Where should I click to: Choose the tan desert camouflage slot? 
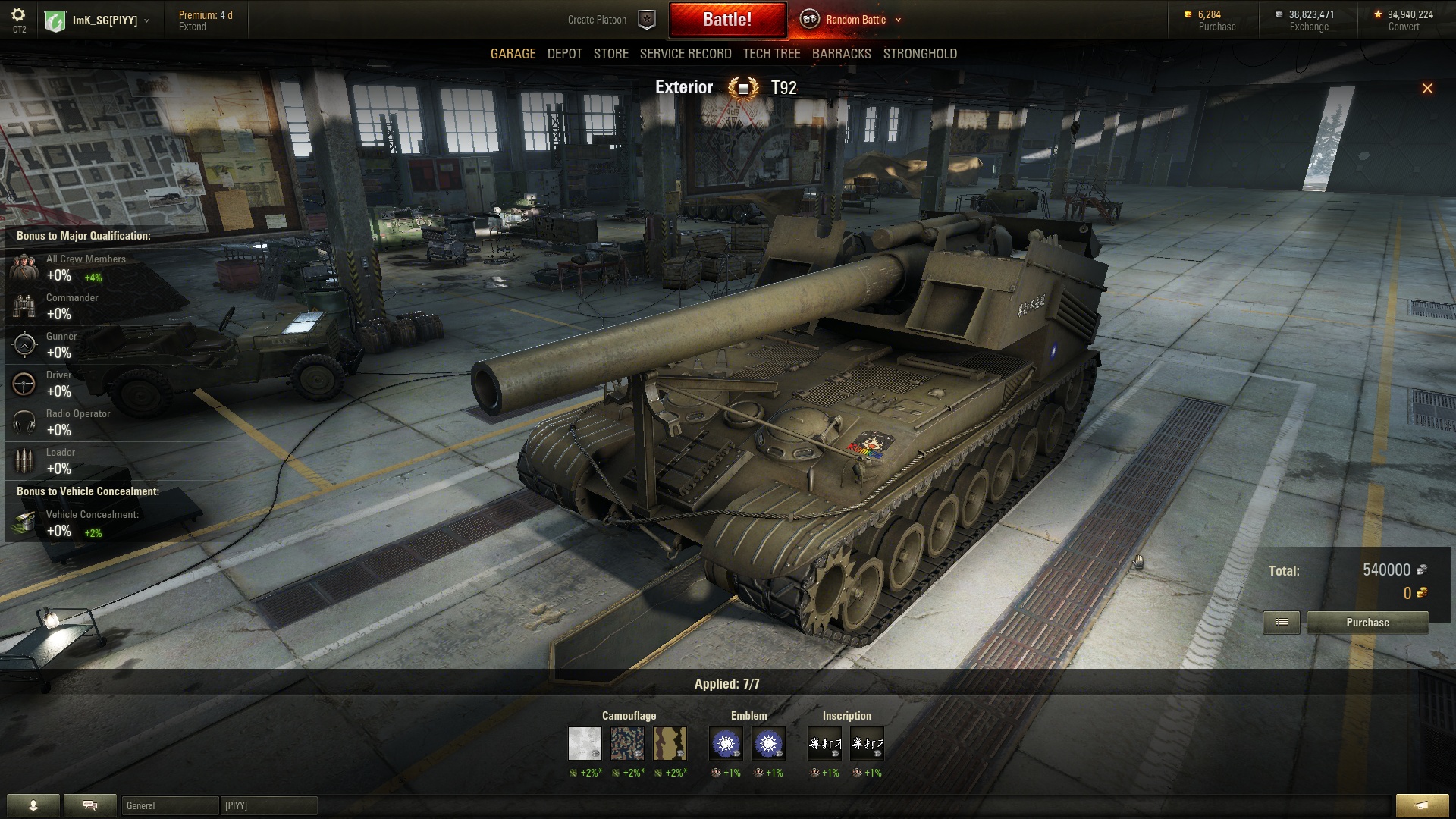click(670, 743)
